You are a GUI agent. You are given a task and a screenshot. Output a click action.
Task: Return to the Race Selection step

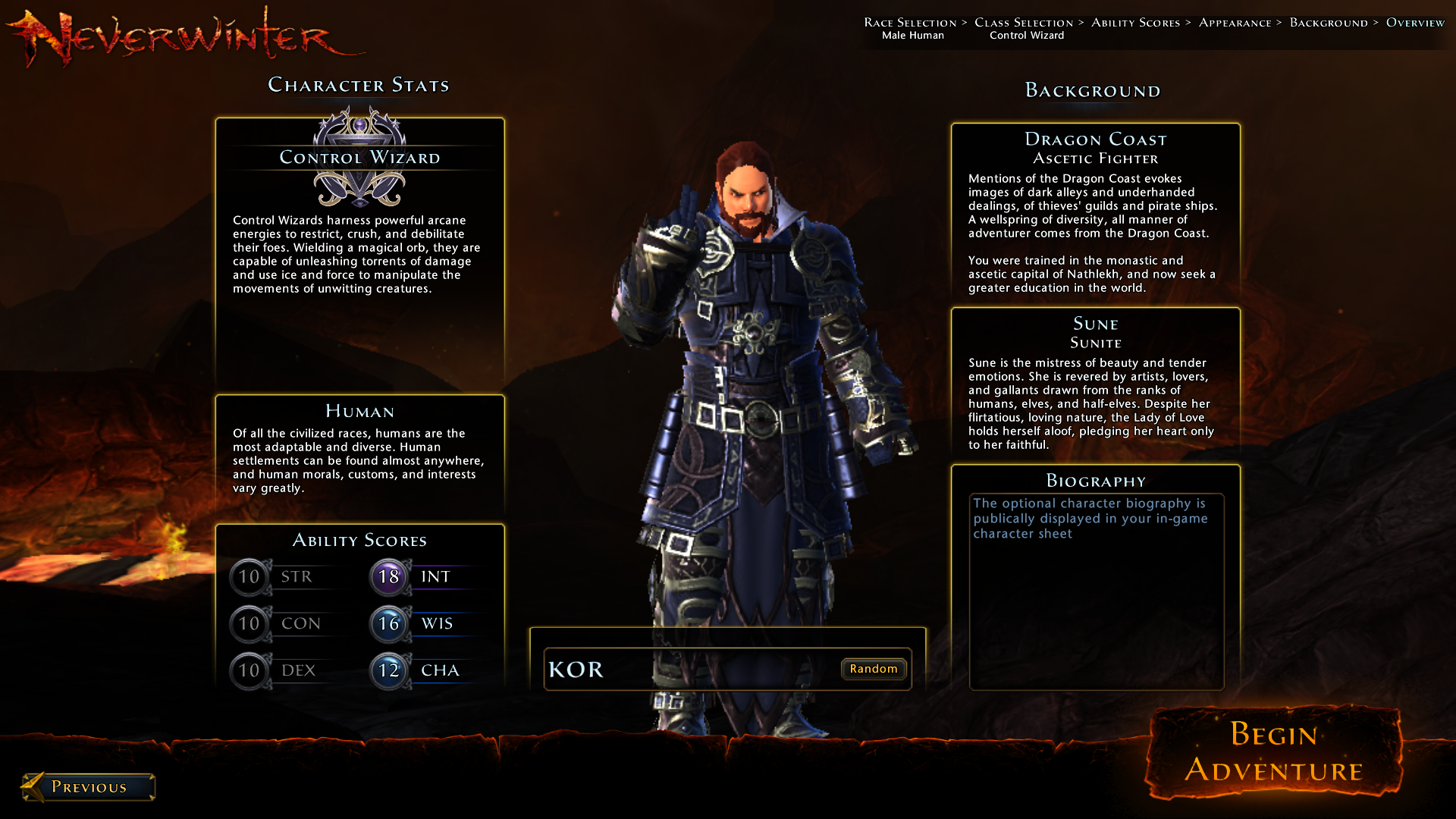(x=910, y=23)
